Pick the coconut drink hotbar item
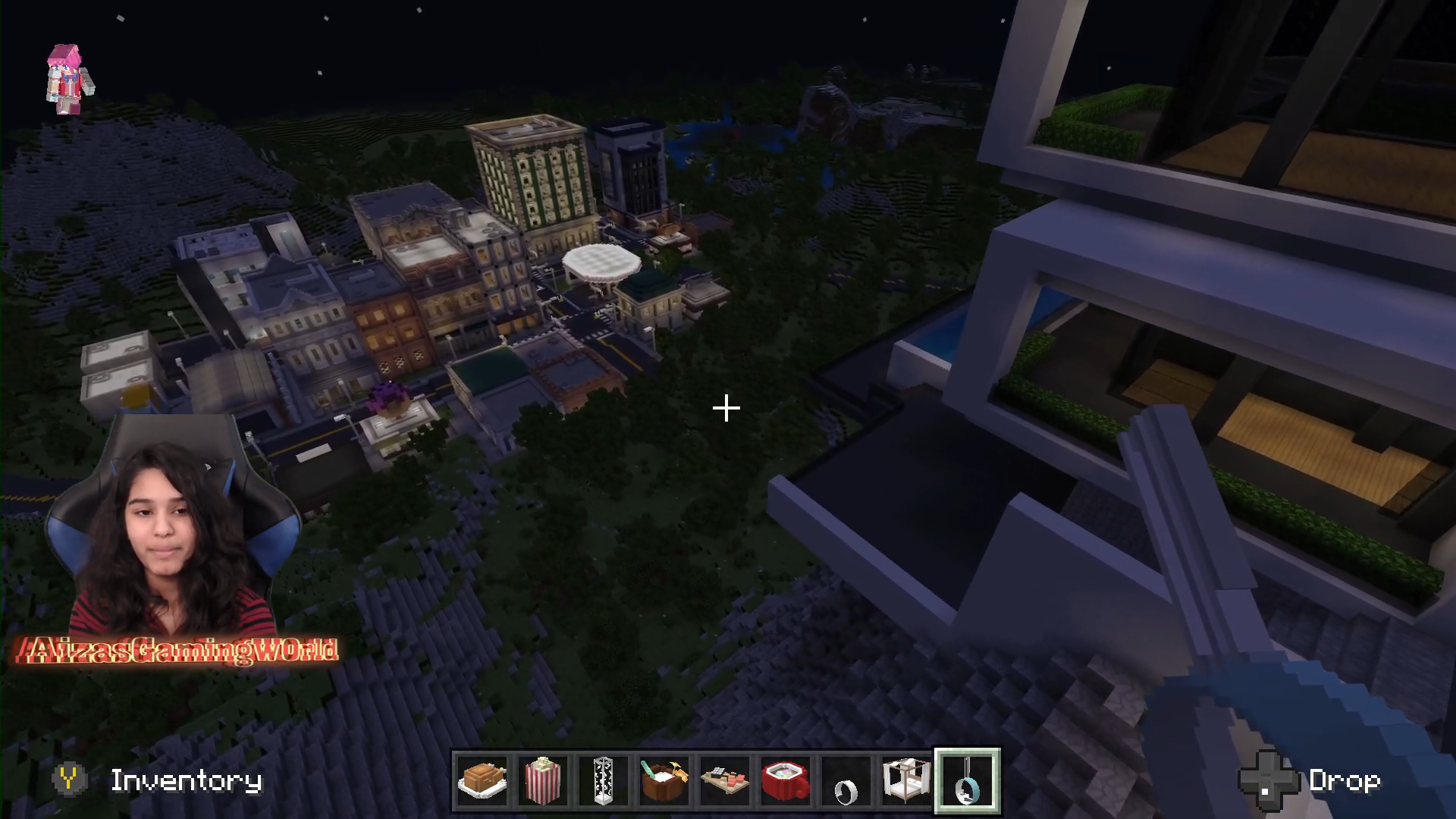The width and height of the screenshot is (1456, 819). click(664, 781)
